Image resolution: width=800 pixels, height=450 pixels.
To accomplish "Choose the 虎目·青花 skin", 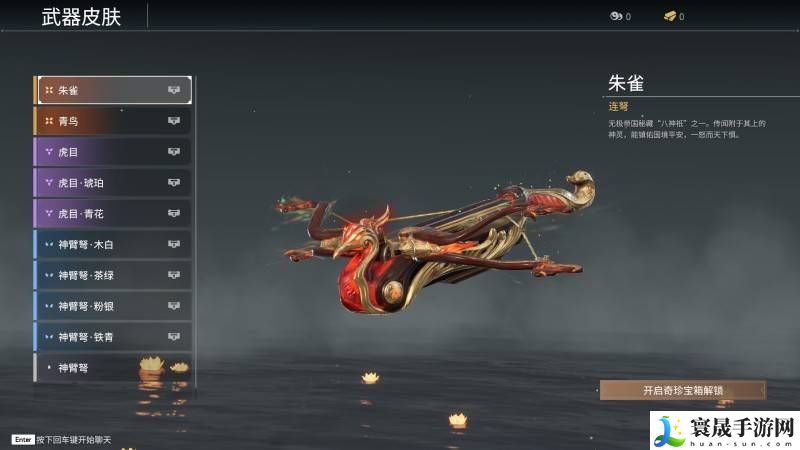I will pyautogui.click(x=114, y=213).
